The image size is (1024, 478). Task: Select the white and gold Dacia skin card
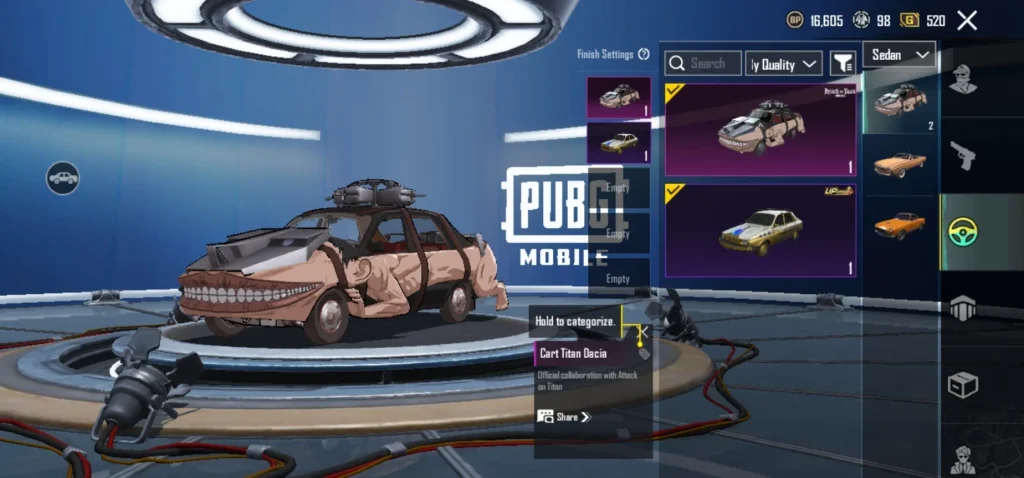tap(760, 230)
